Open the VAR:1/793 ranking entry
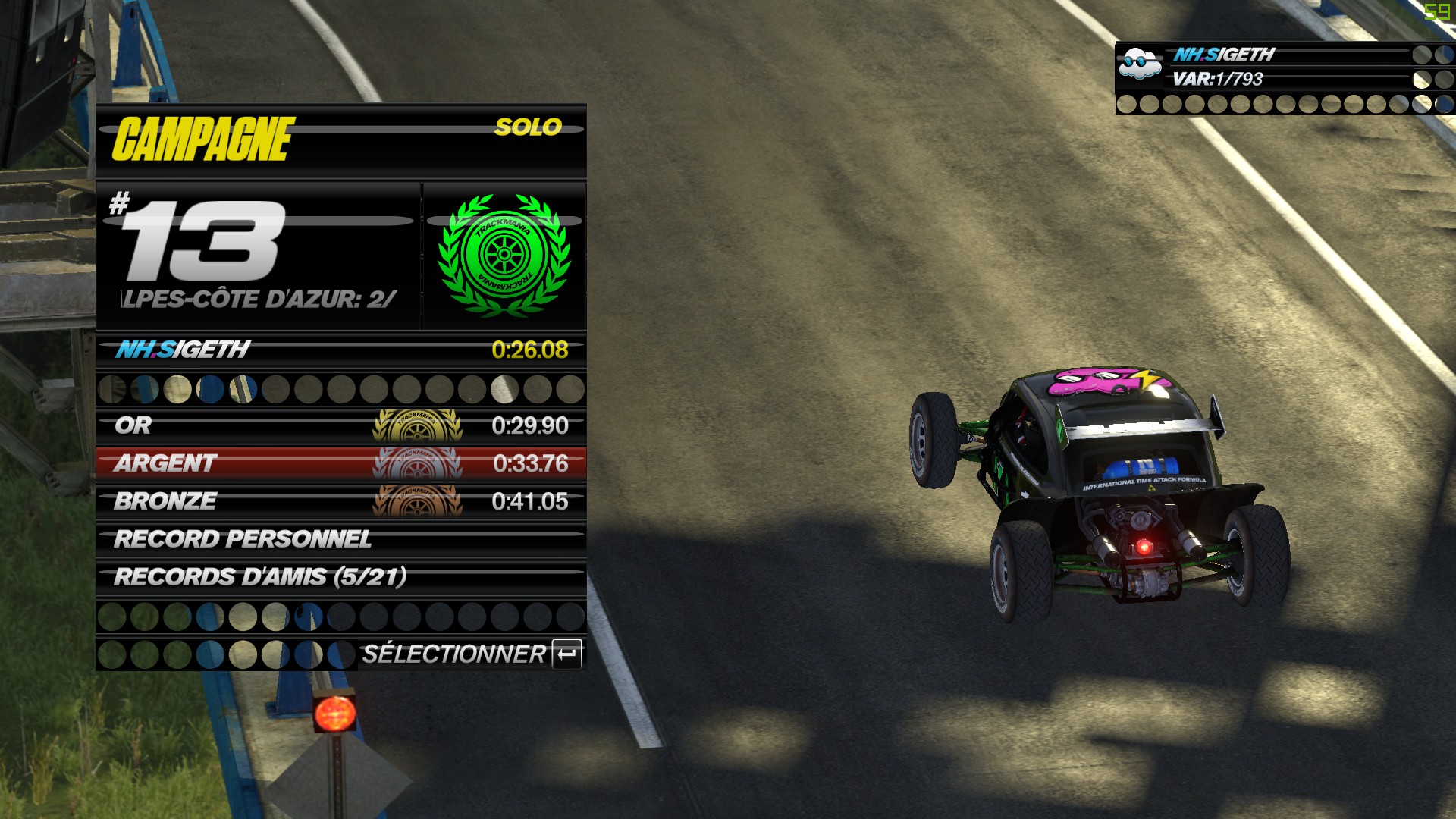Screen dimensions: 1456x819 (1217, 79)
